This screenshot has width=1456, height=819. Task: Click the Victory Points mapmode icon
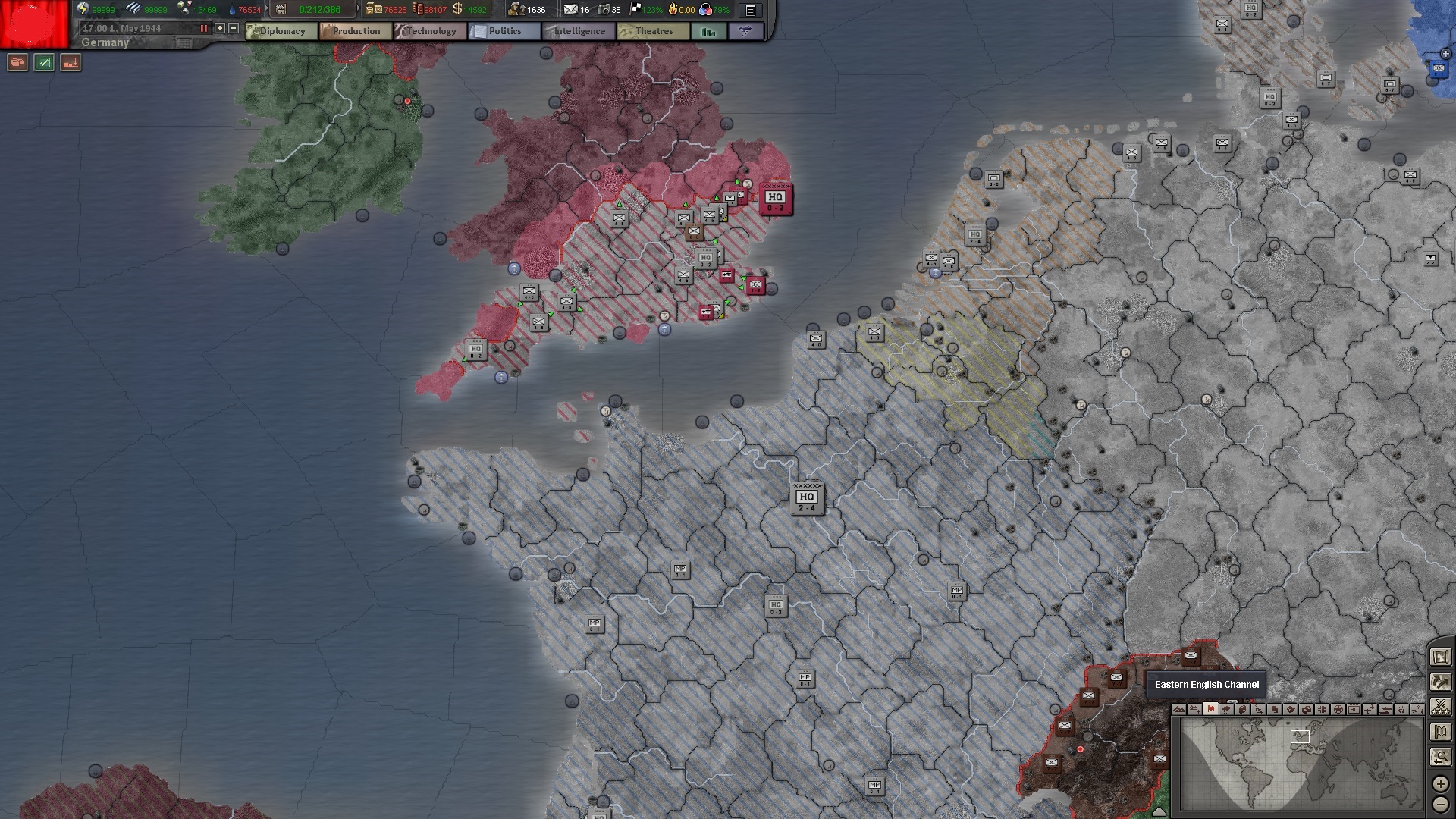point(1339,711)
